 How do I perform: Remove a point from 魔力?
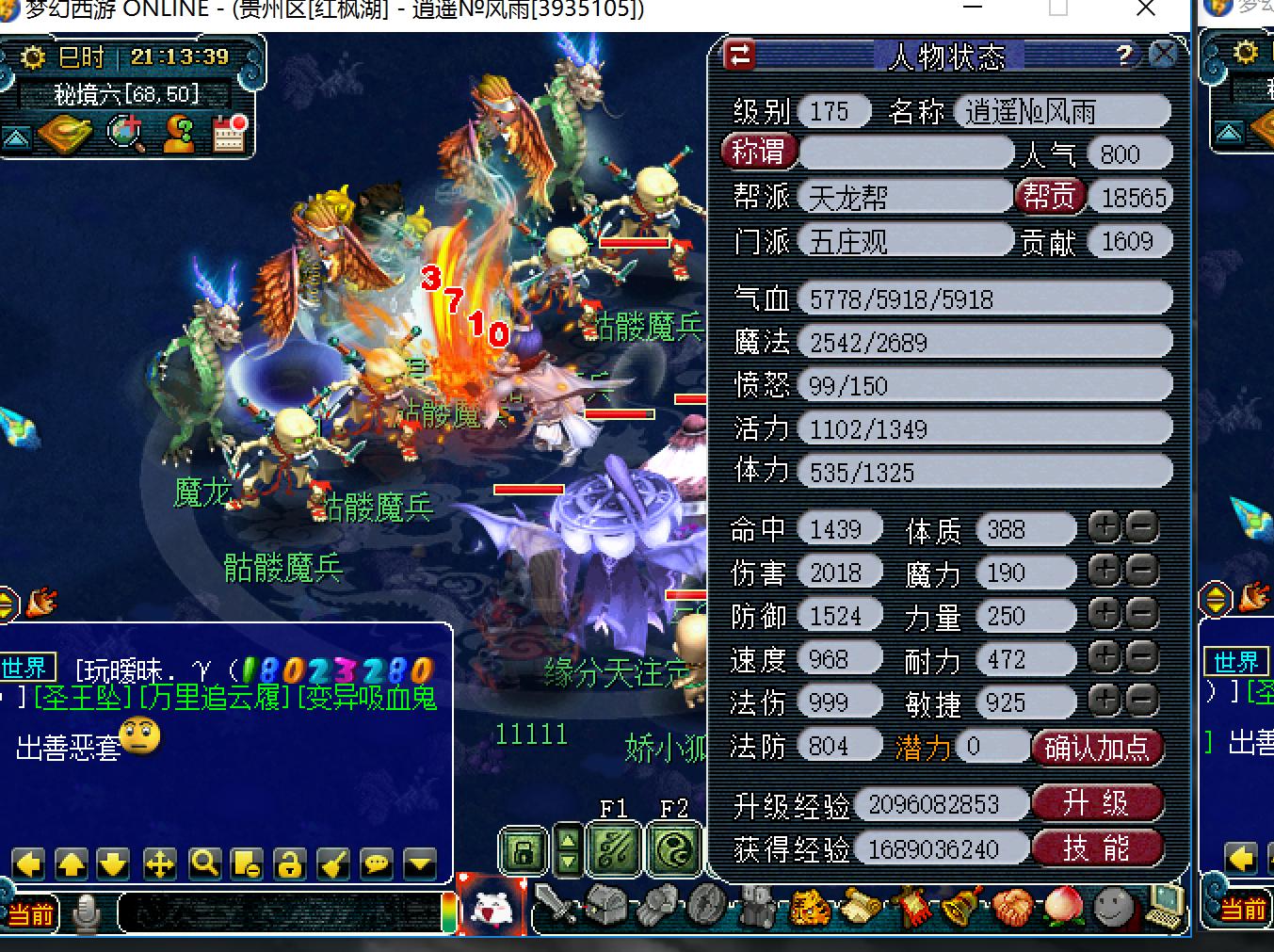pos(1141,572)
